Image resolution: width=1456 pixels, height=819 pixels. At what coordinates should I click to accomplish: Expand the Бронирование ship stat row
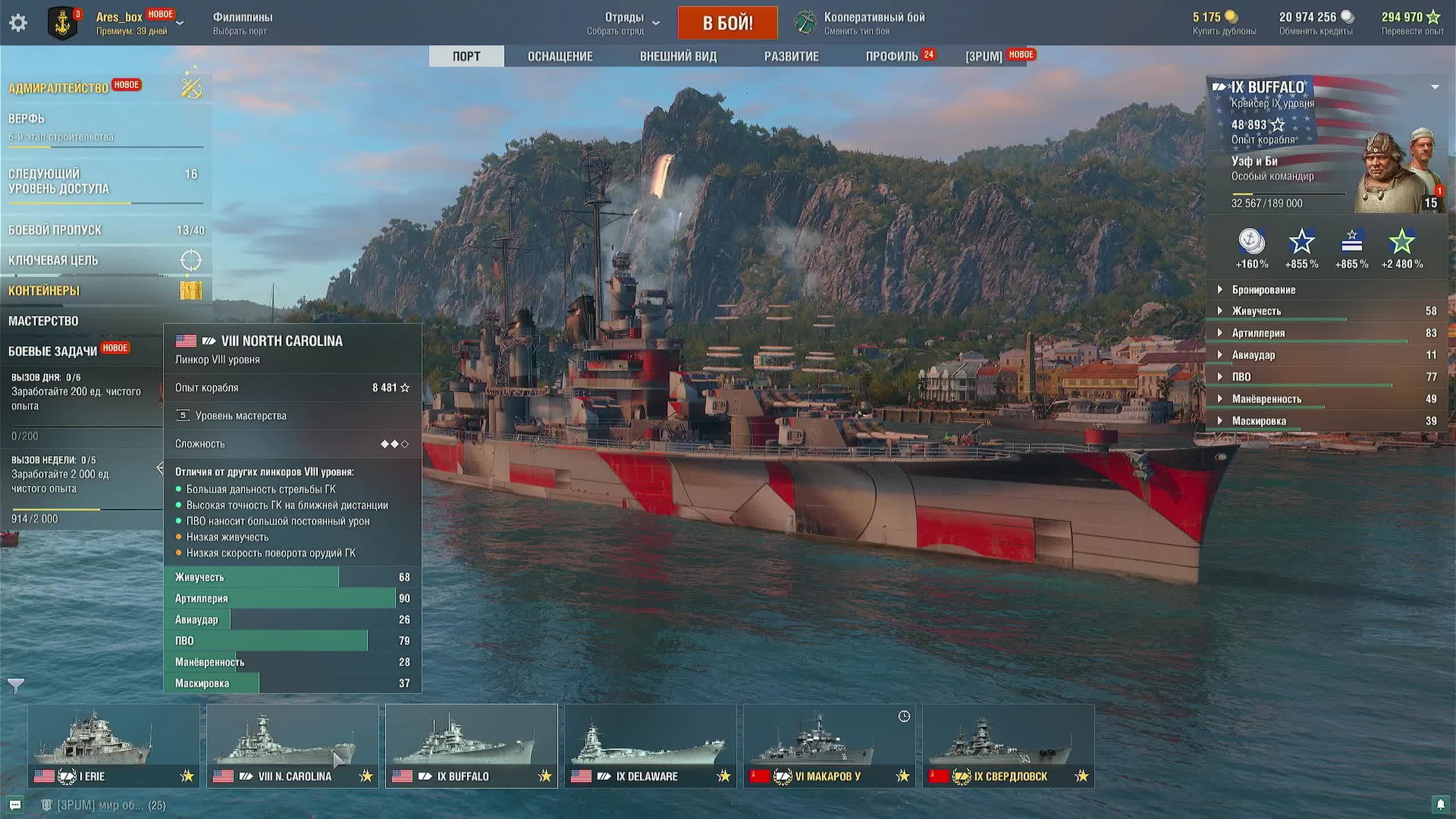1263,289
